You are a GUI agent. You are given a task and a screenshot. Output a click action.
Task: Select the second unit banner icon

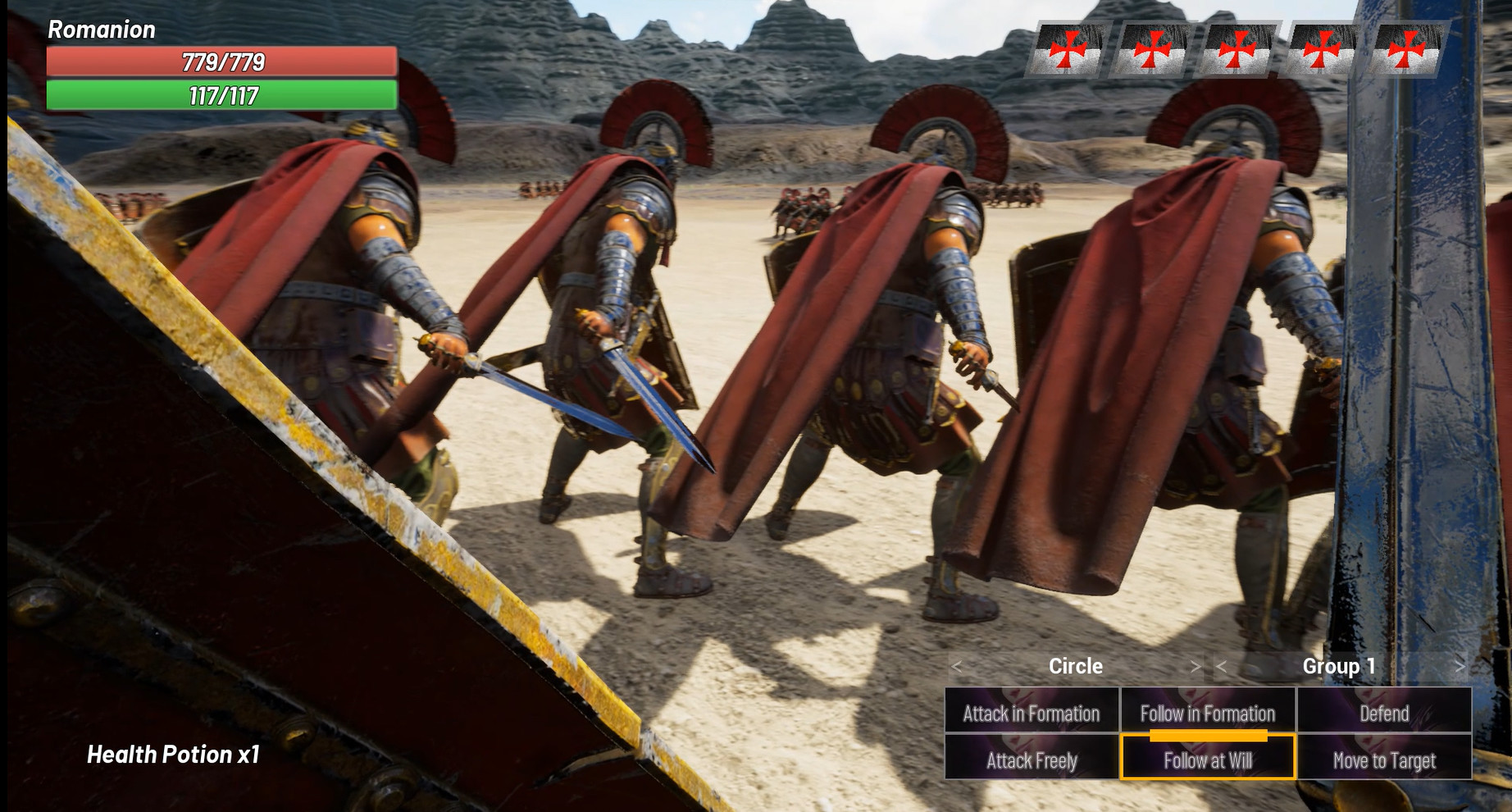1153,49
